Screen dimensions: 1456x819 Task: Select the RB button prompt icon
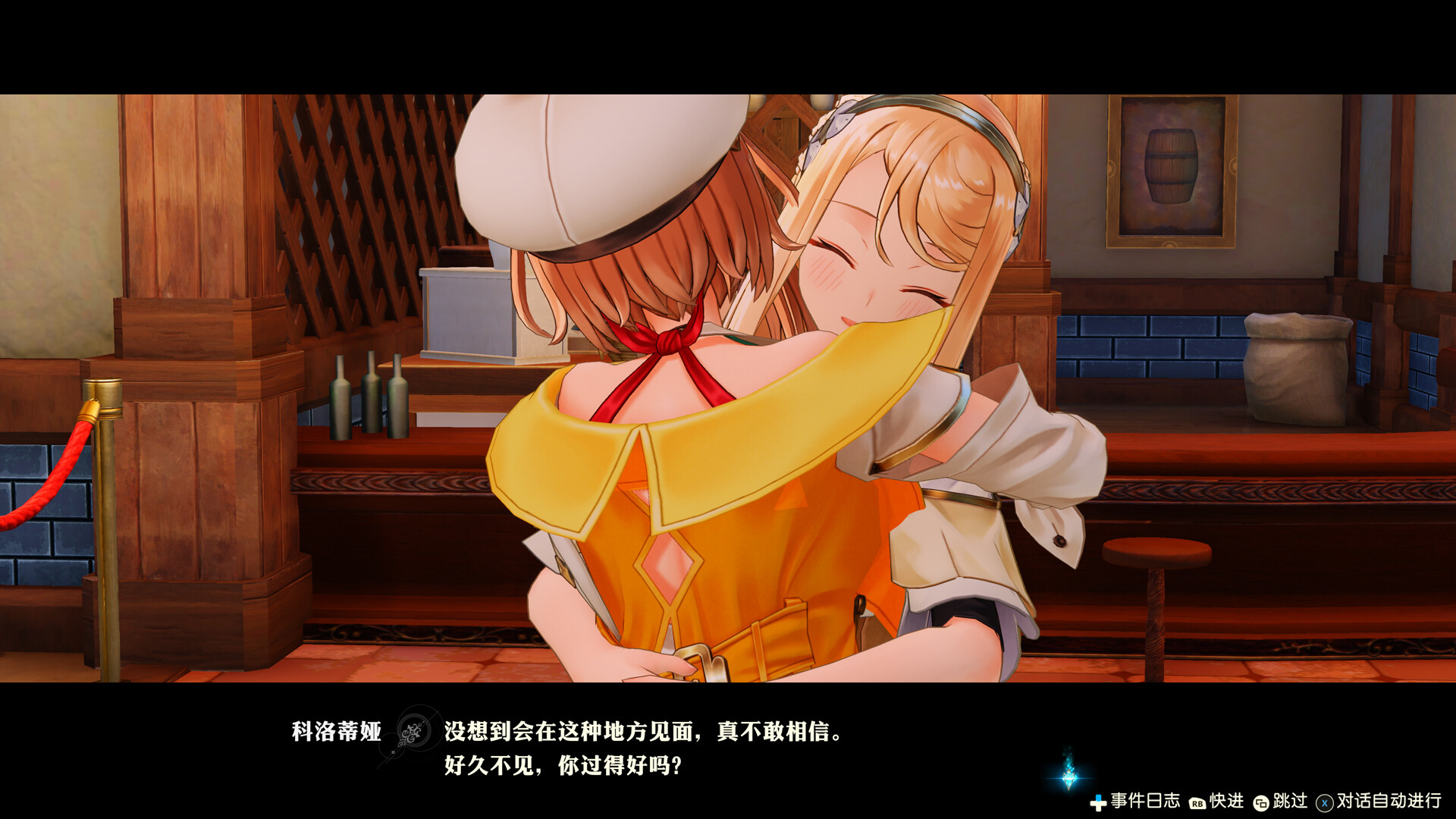(1197, 802)
